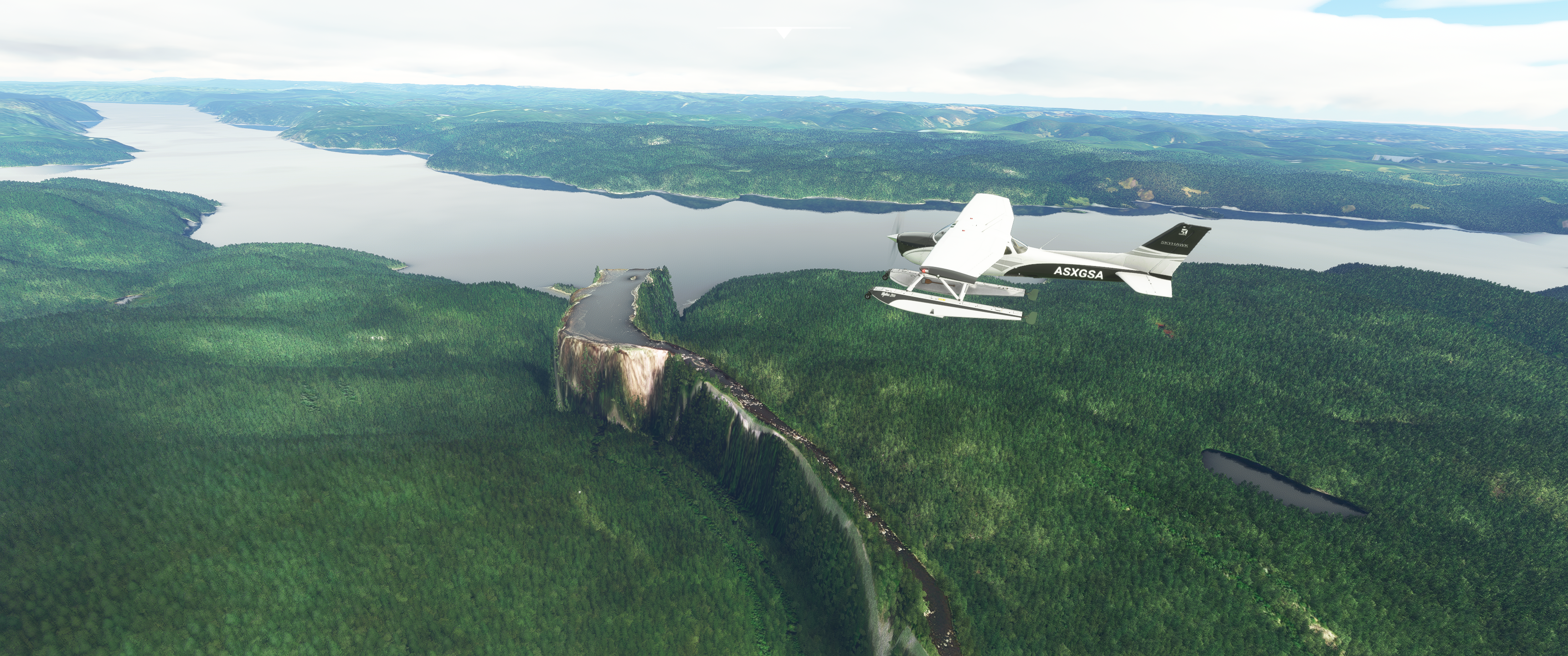Expand the collapsed toolbar arrow handle
This screenshot has width=1568, height=656.
(x=784, y=33)
